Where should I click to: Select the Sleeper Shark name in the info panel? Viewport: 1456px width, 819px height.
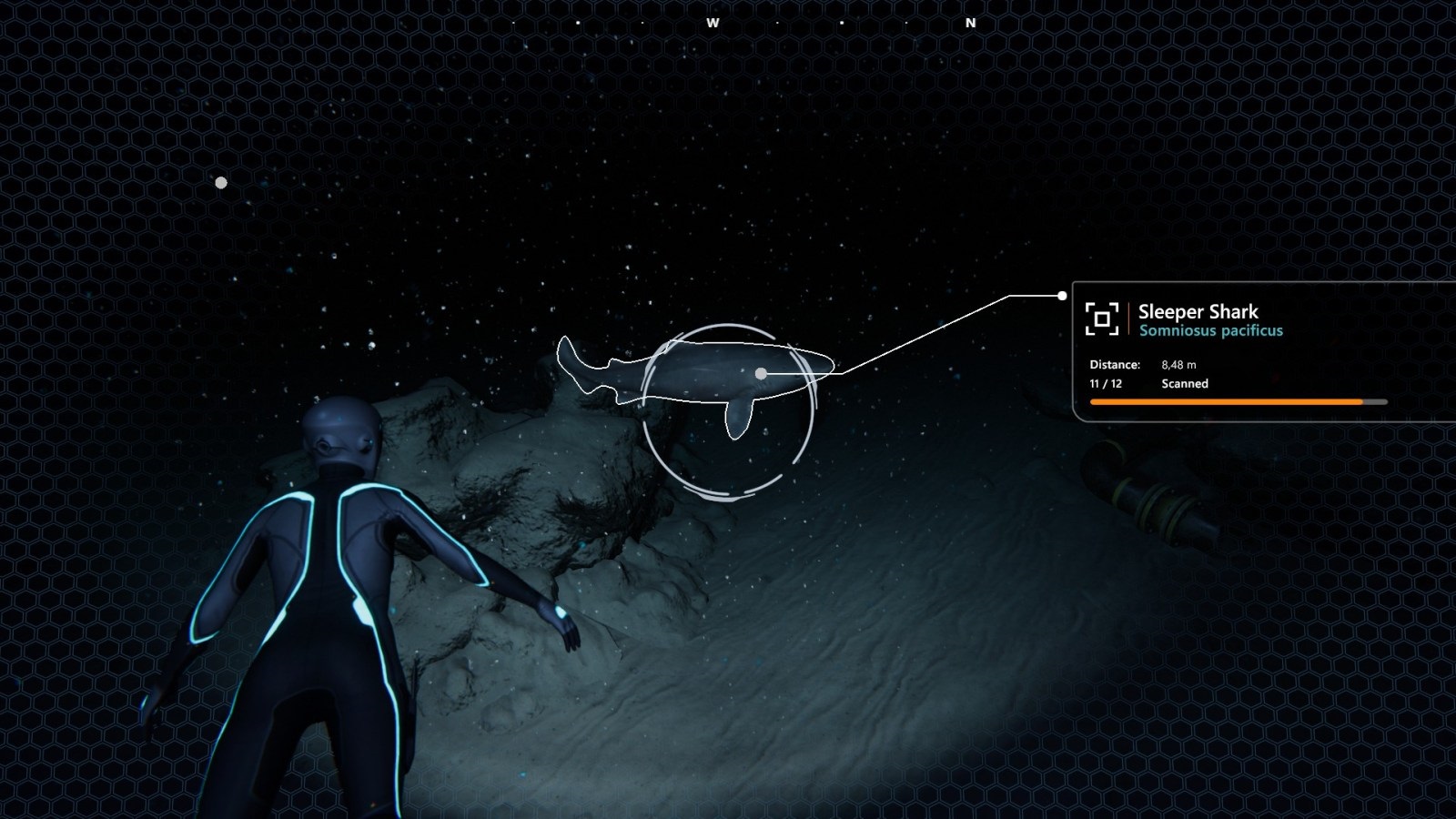(x=1198, y=311)
